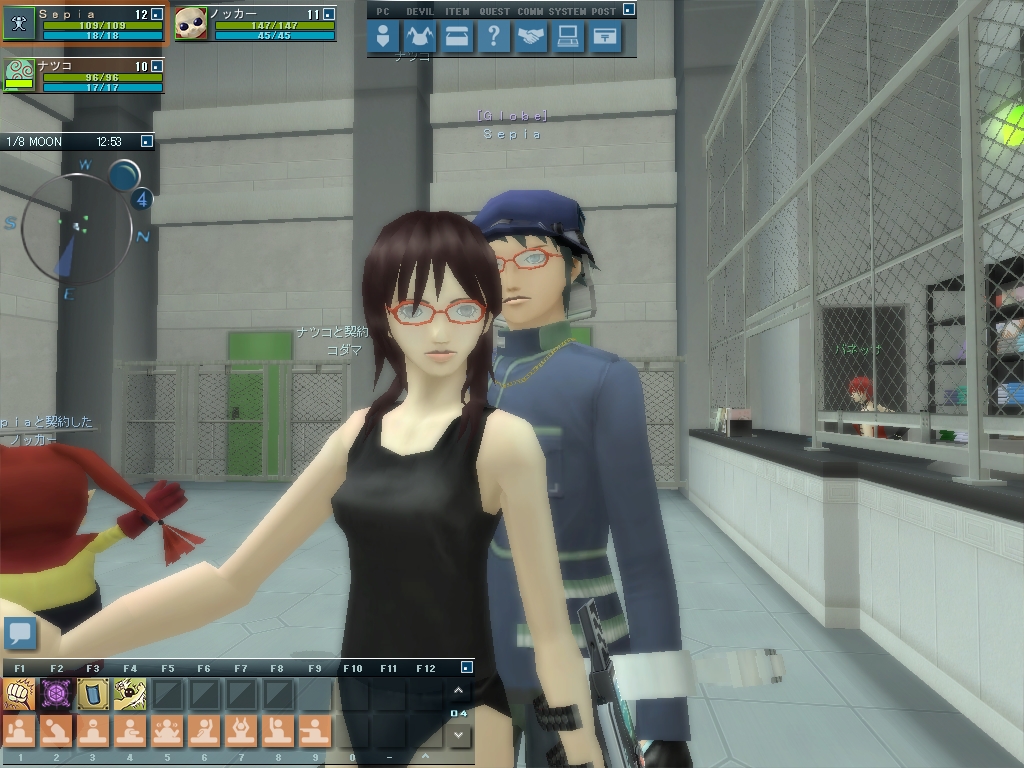The width and height of the screenshot is (1024, 768).
Task: Open the chat speech bubble button
Action: (20, 633)
